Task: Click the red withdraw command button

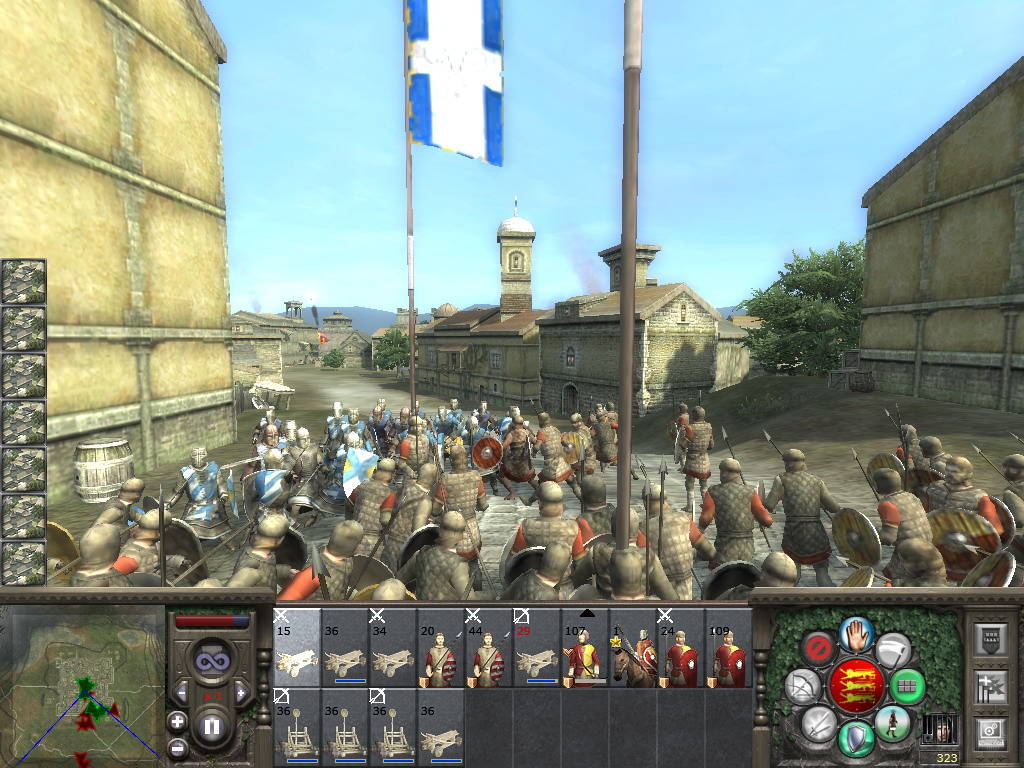Action: 819,650
